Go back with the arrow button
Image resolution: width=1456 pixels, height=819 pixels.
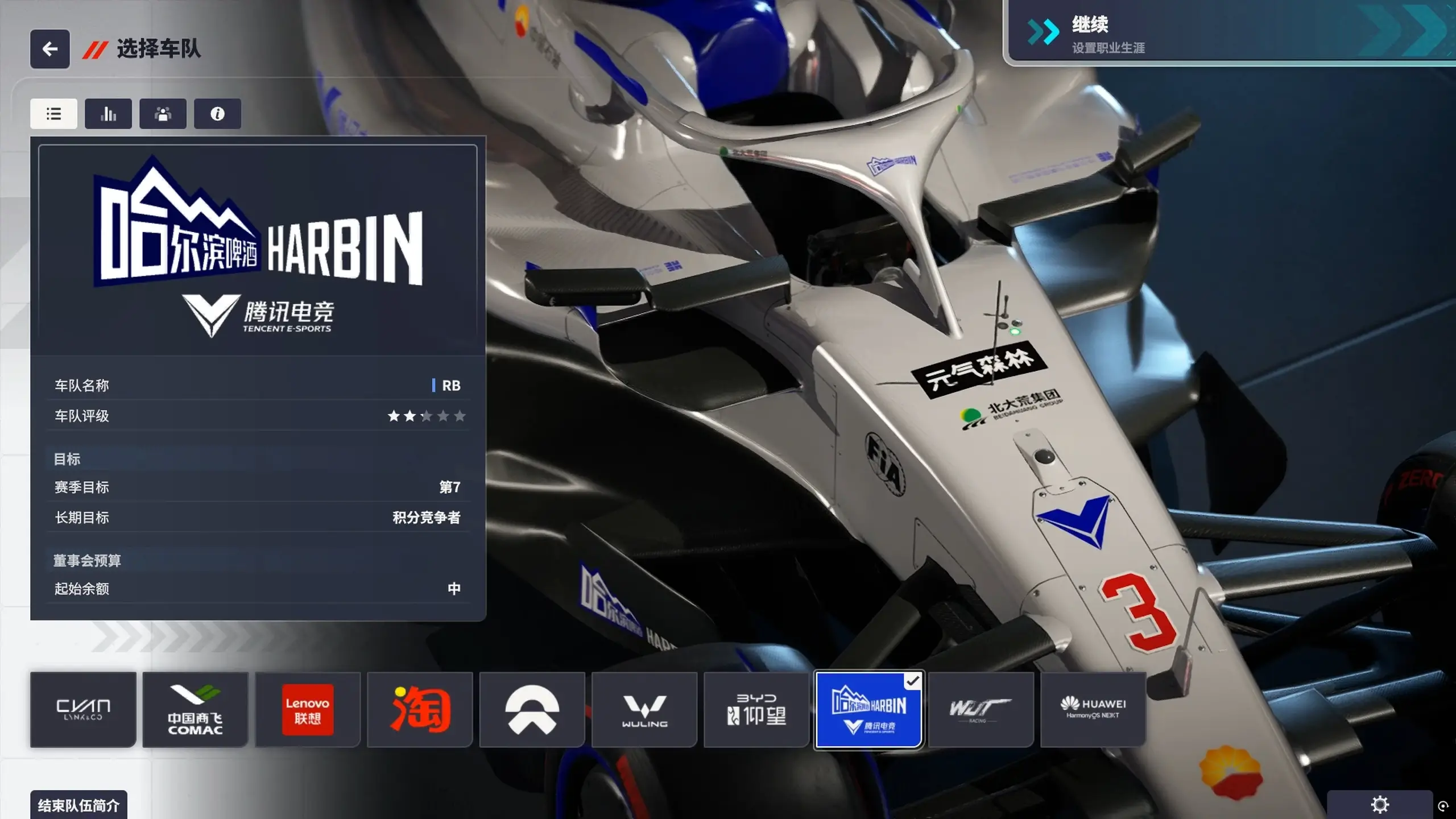pos(50,49)
